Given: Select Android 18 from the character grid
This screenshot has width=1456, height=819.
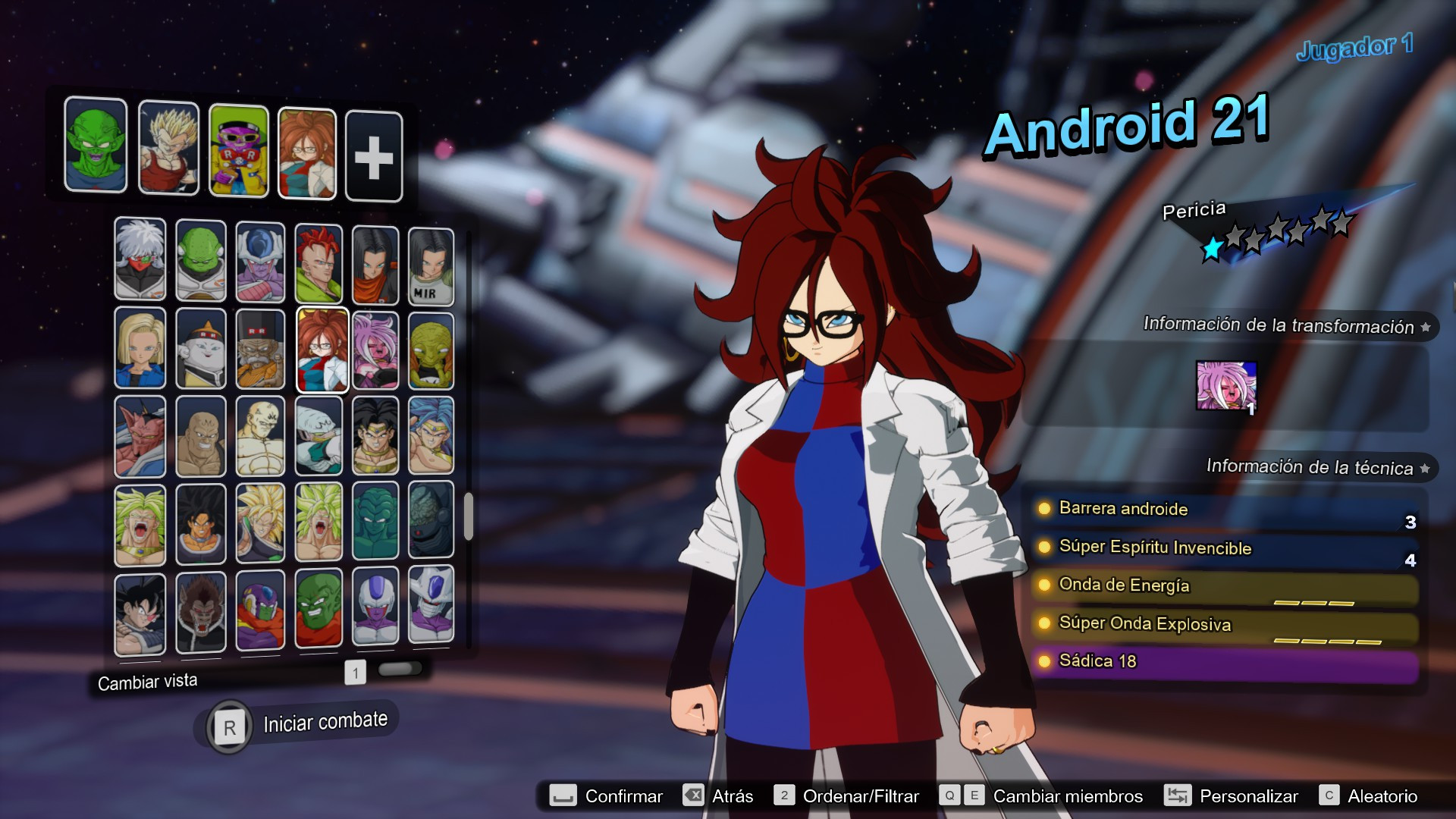Looking at the screenshot, I should (140, 349).
